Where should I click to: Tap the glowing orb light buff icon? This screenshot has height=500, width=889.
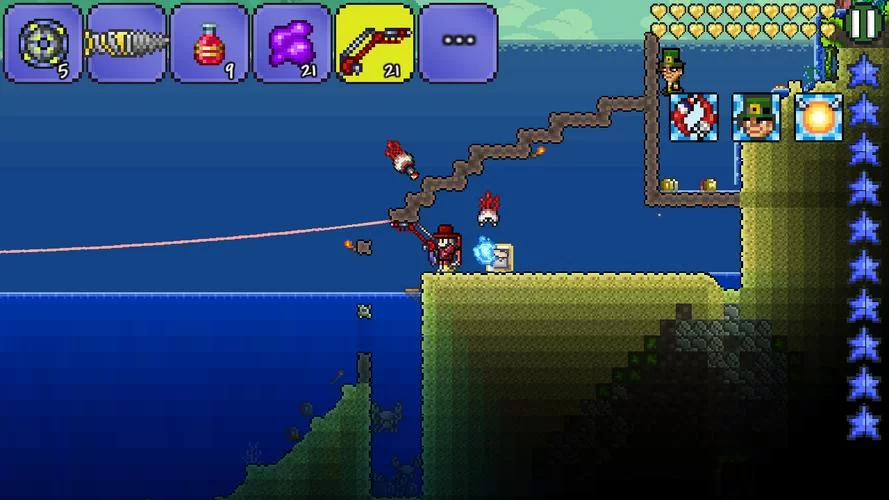(x=819, y=117)
